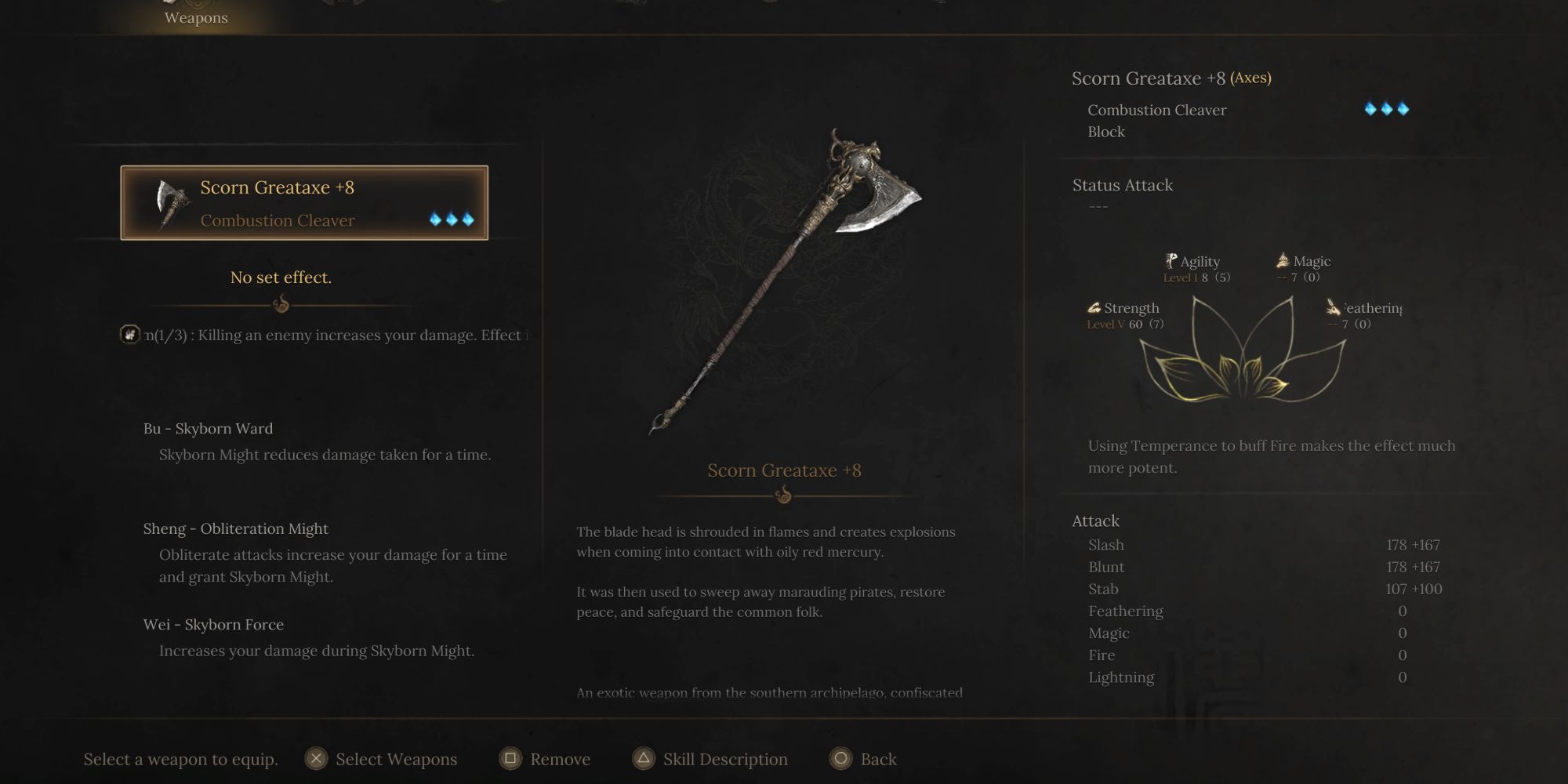Click the square button icon for Remove

coord(509,759)
